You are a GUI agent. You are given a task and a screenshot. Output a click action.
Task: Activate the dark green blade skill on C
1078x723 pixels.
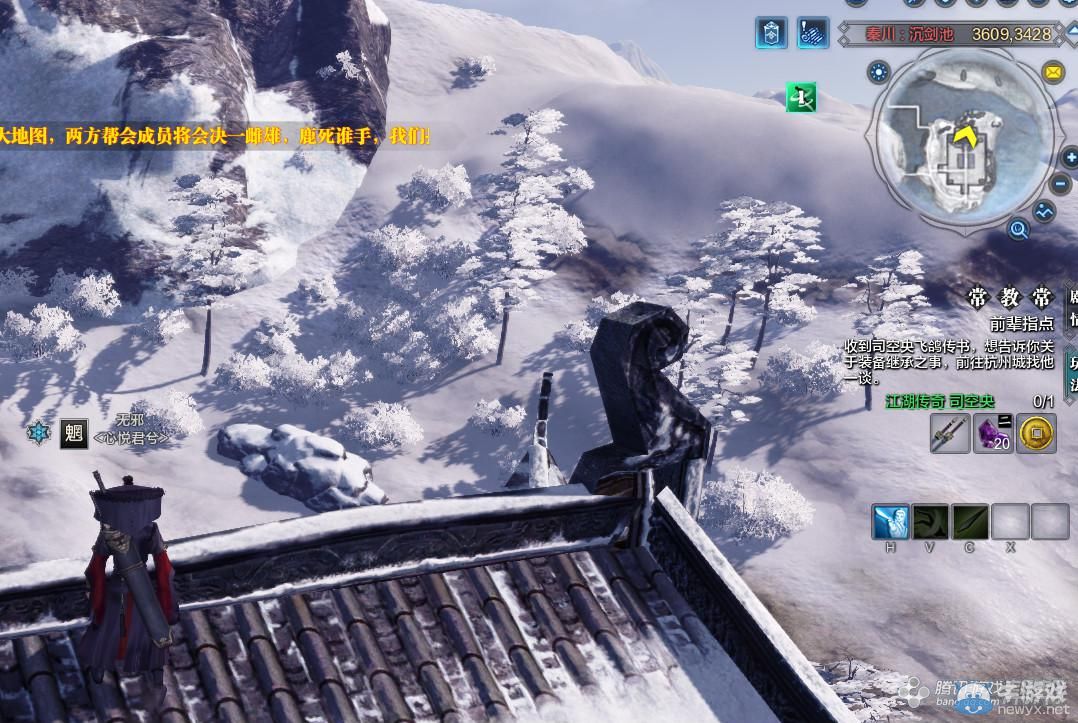click(970, 522)
